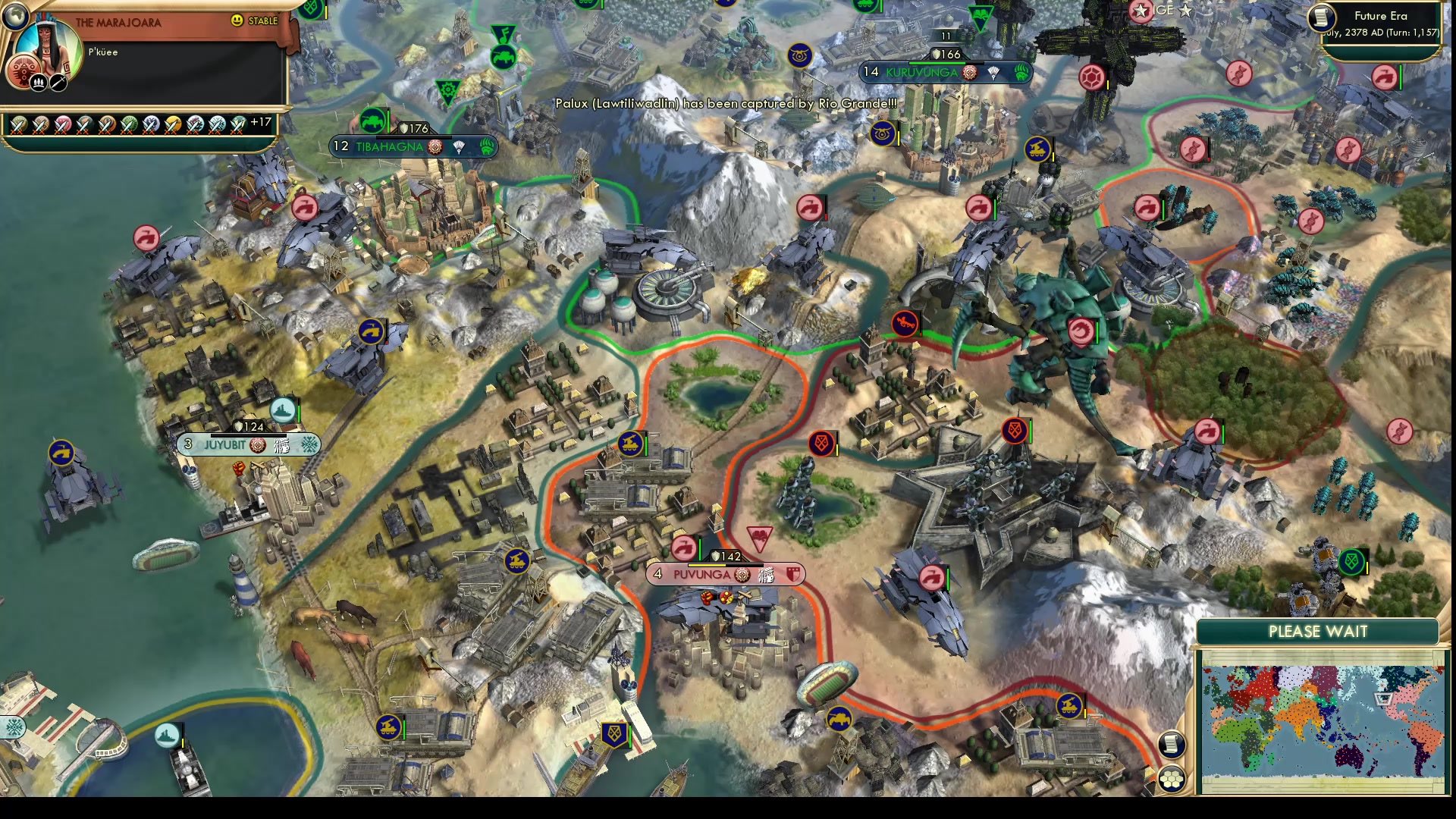Click the Puvunga city banner name

pyautogui.click(x=702, y=574)
